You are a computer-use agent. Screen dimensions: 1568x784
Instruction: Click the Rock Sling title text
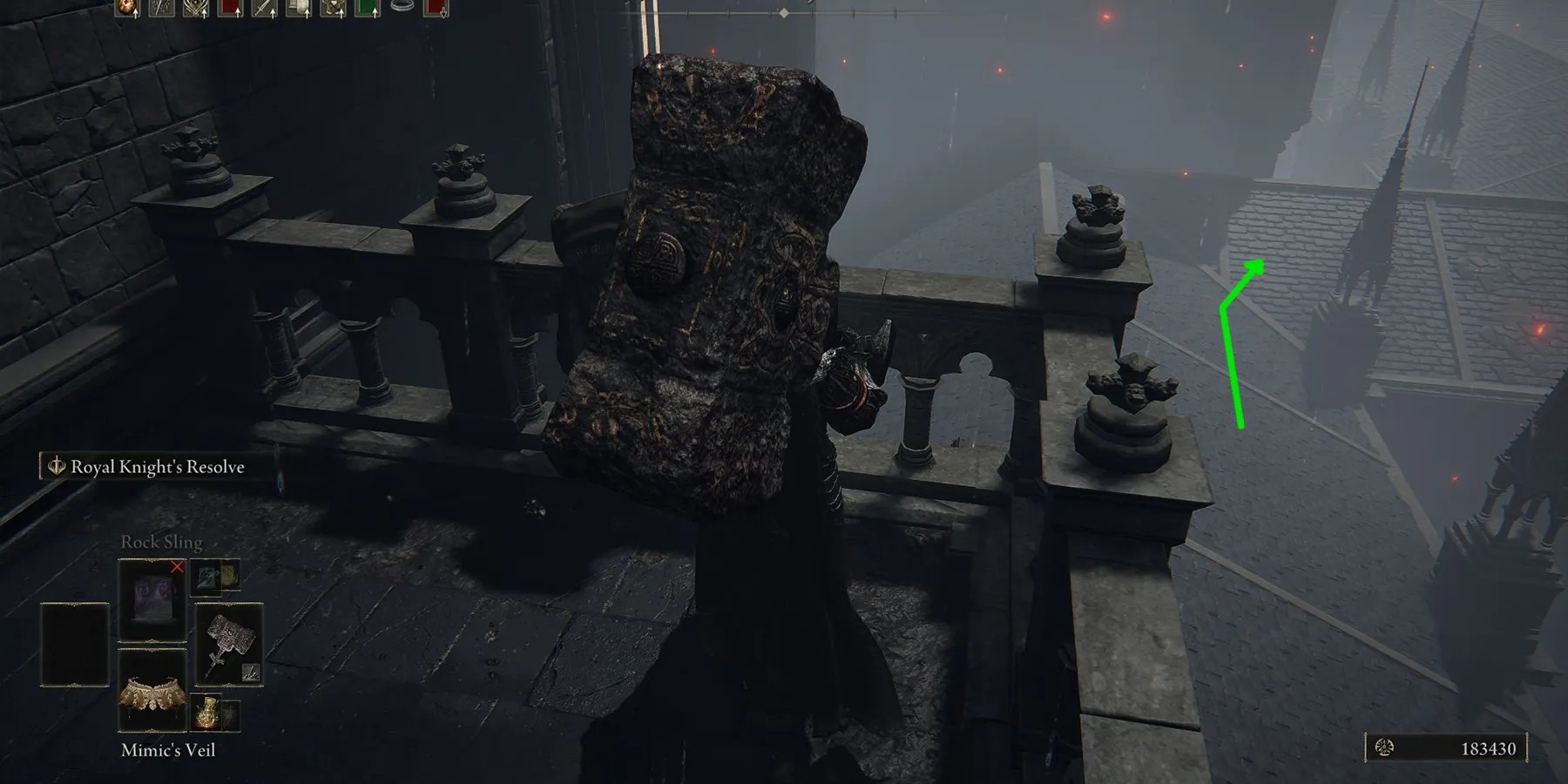pos(161,542)
